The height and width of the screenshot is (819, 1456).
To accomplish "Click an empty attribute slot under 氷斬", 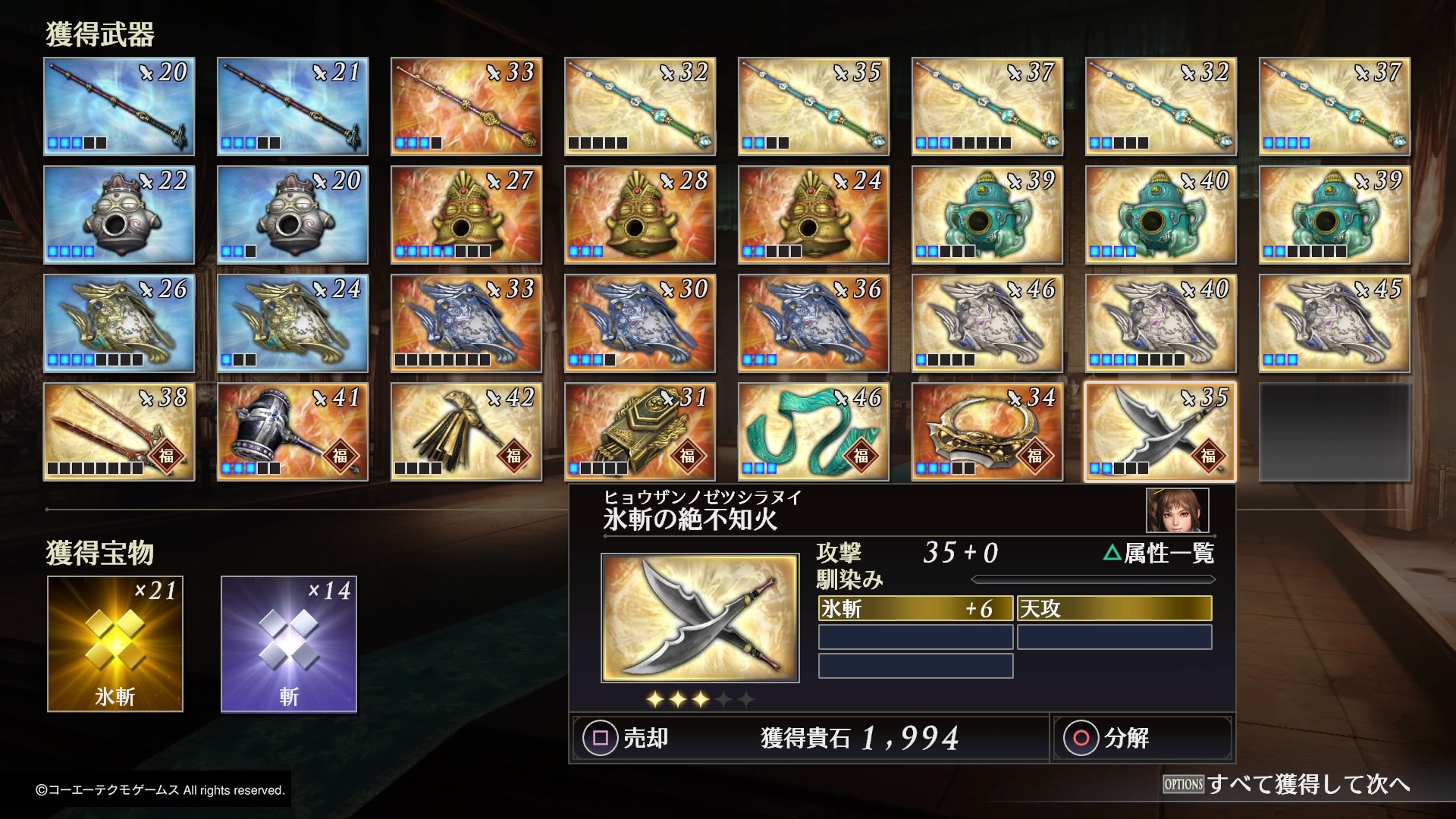I will [915, 637].
